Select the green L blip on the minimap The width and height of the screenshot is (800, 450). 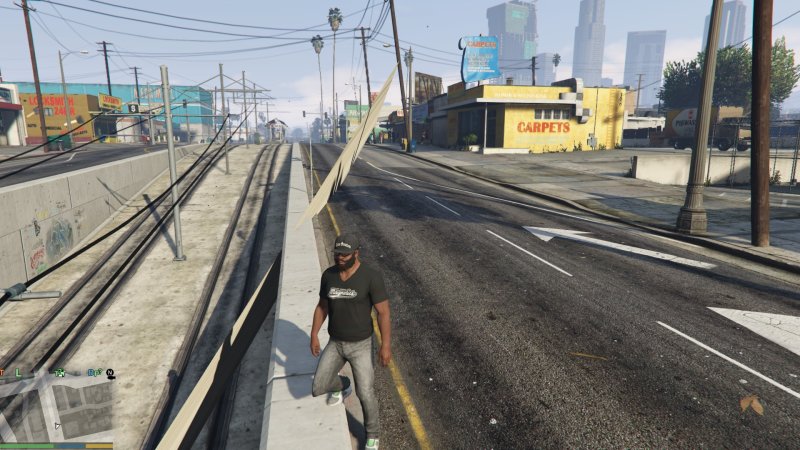pyautogui.click(x=18, y=373)
